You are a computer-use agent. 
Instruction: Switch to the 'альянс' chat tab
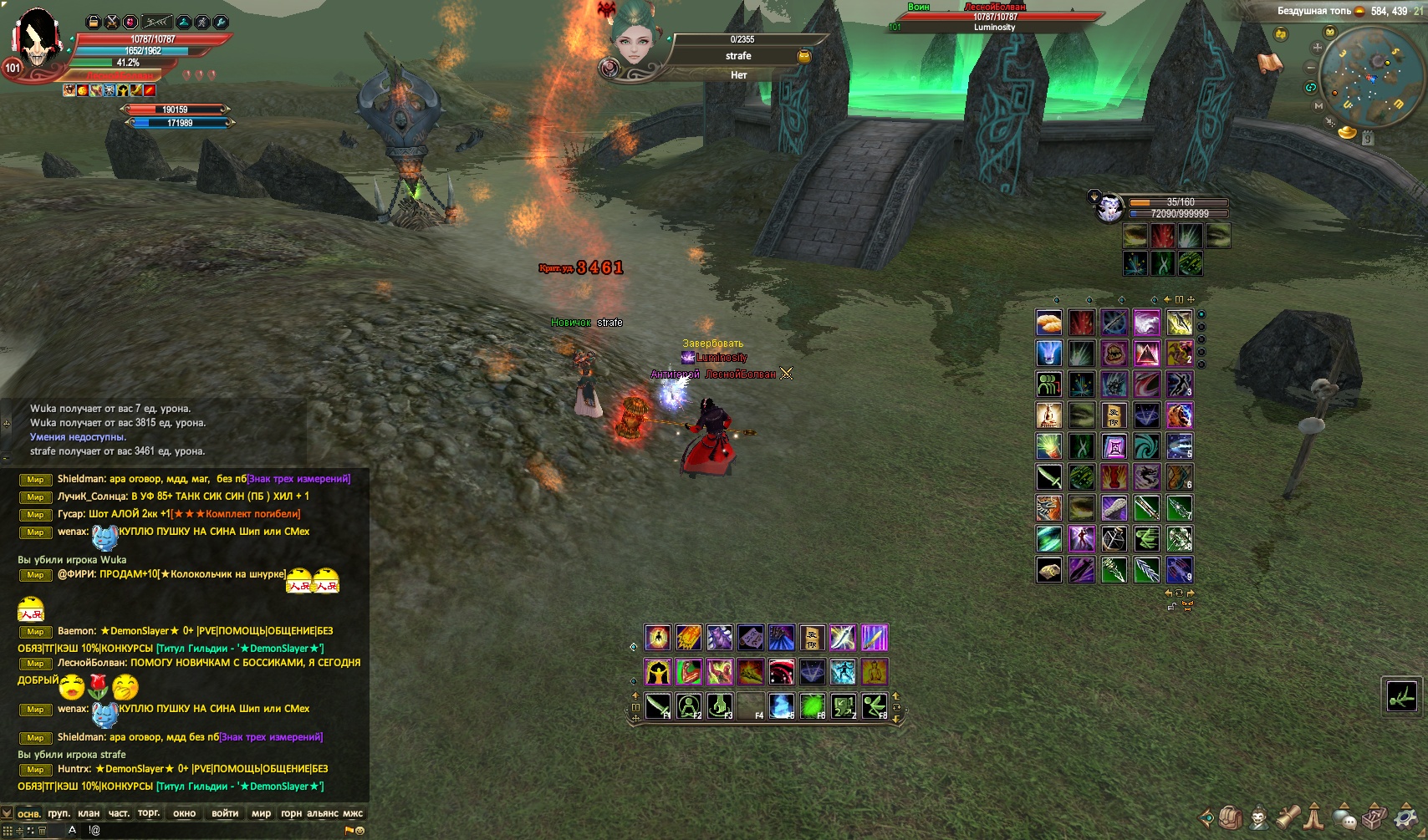pos(323,813)
